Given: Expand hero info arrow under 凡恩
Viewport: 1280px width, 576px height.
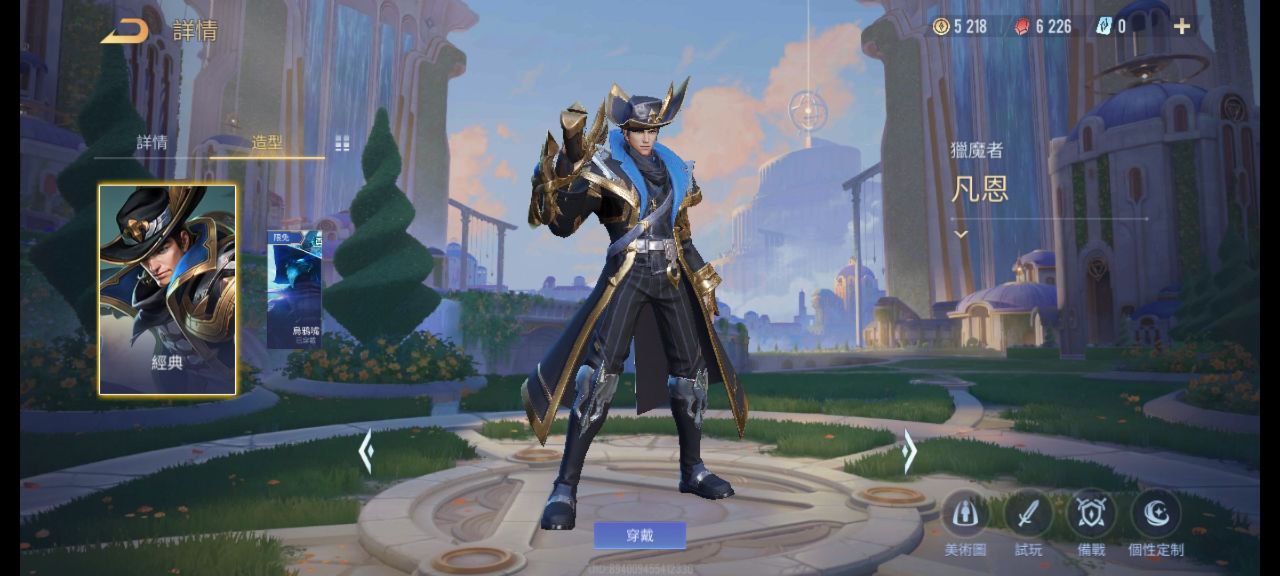Looking at the screenshot, I should [x=961, y=234].
